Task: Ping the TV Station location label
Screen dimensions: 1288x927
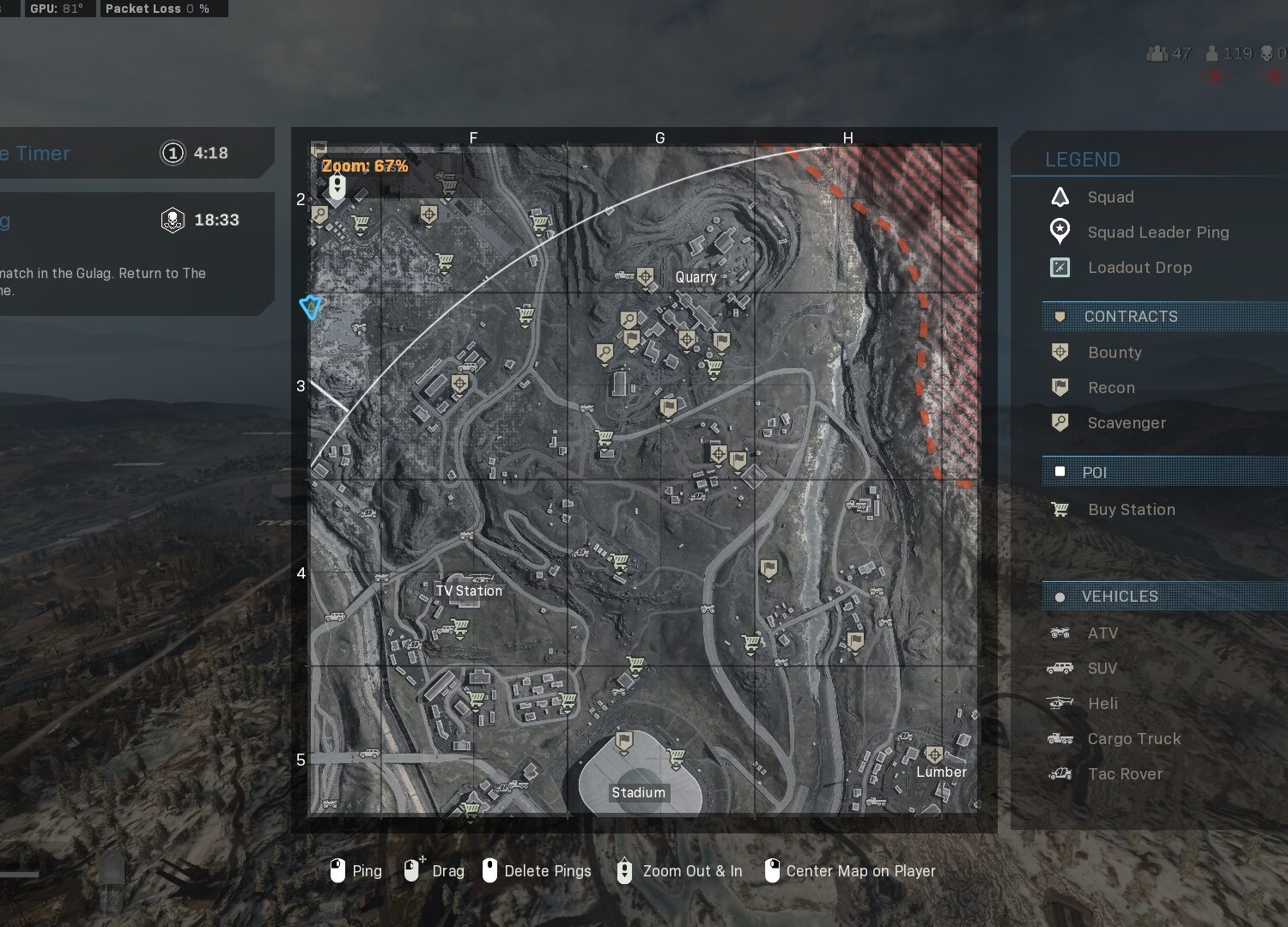Action: tap(469, 591)
